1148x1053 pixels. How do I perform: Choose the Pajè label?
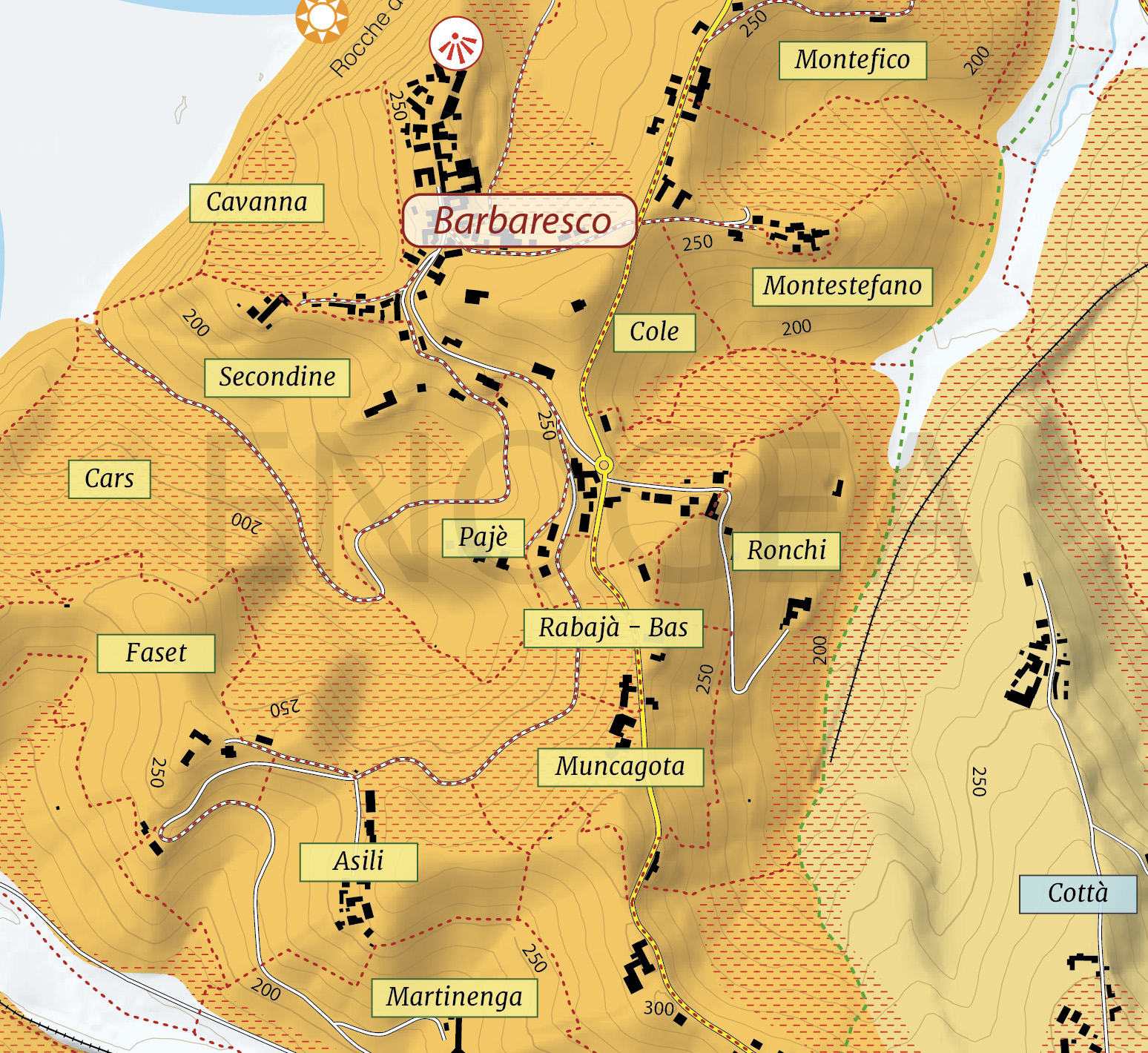pyautogui.click(x=483, y=538)
